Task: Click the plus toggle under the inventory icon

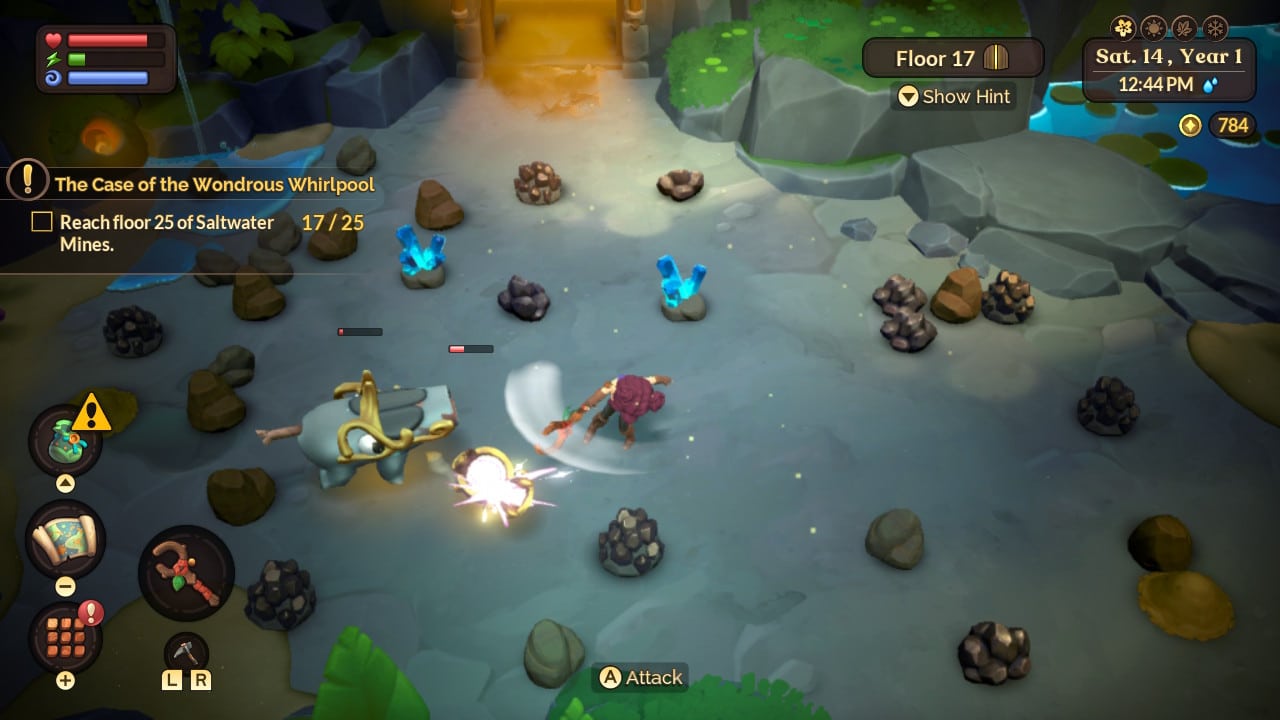Action: (64, 681)
